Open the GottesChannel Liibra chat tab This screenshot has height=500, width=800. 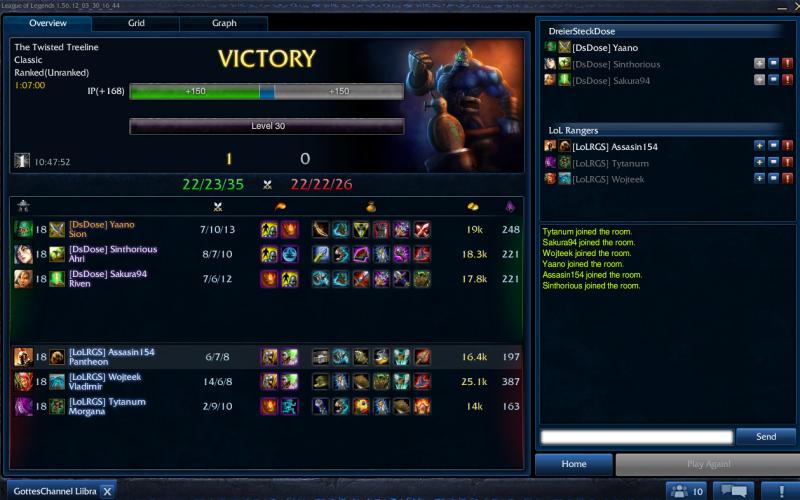coord(54,491)
